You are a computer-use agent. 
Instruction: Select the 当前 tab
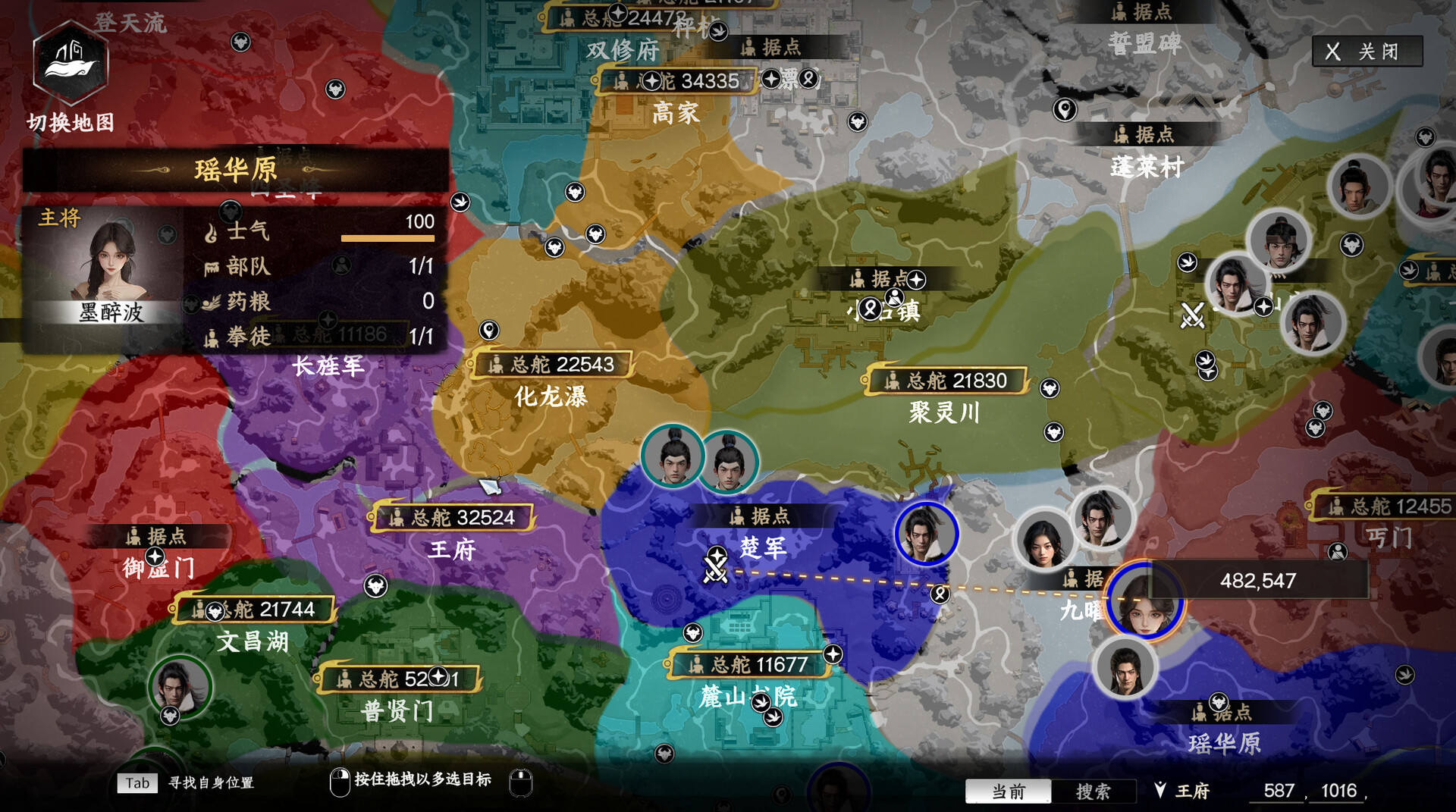point(1006,792)
